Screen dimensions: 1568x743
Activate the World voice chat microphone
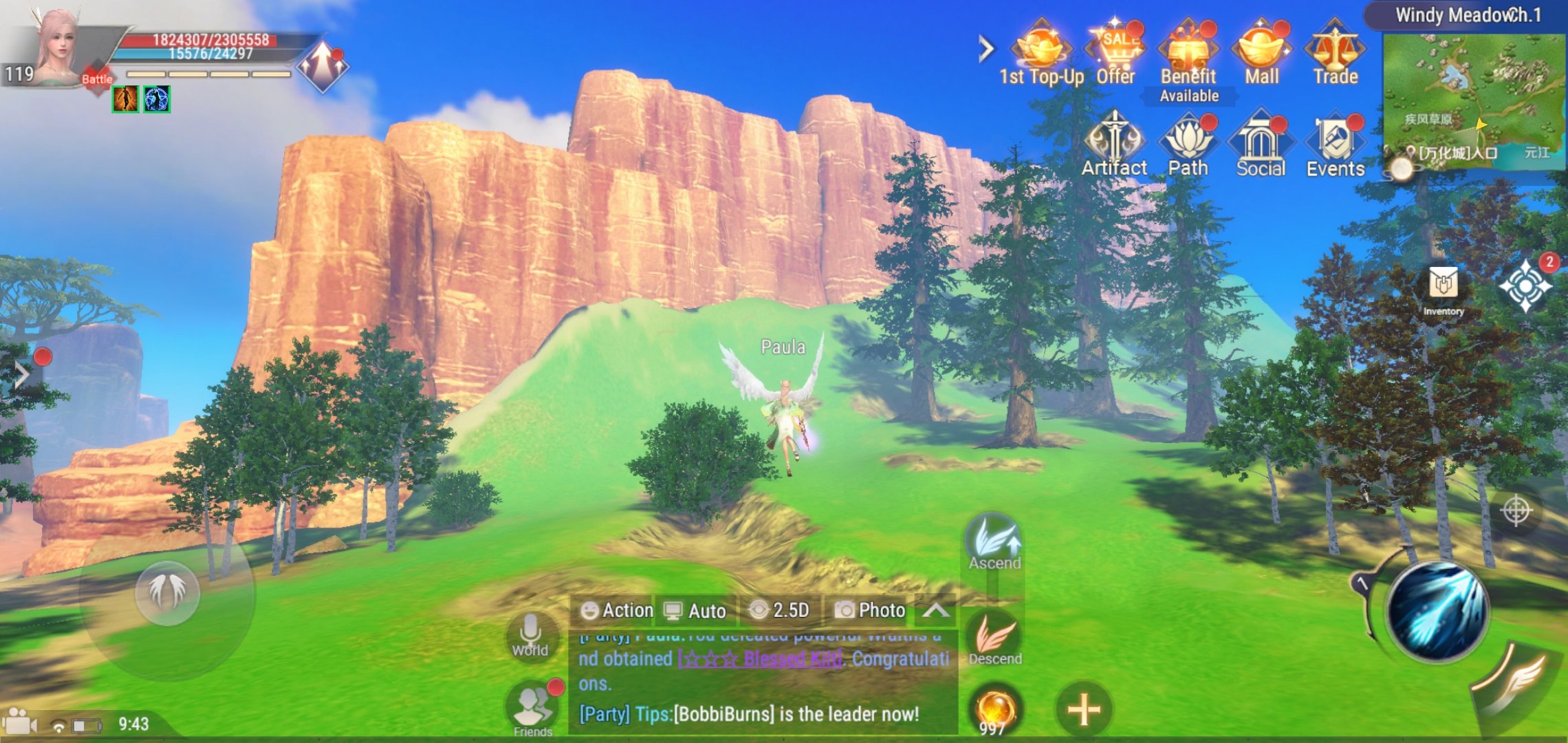pyautogui.click(x=530, y=634)
